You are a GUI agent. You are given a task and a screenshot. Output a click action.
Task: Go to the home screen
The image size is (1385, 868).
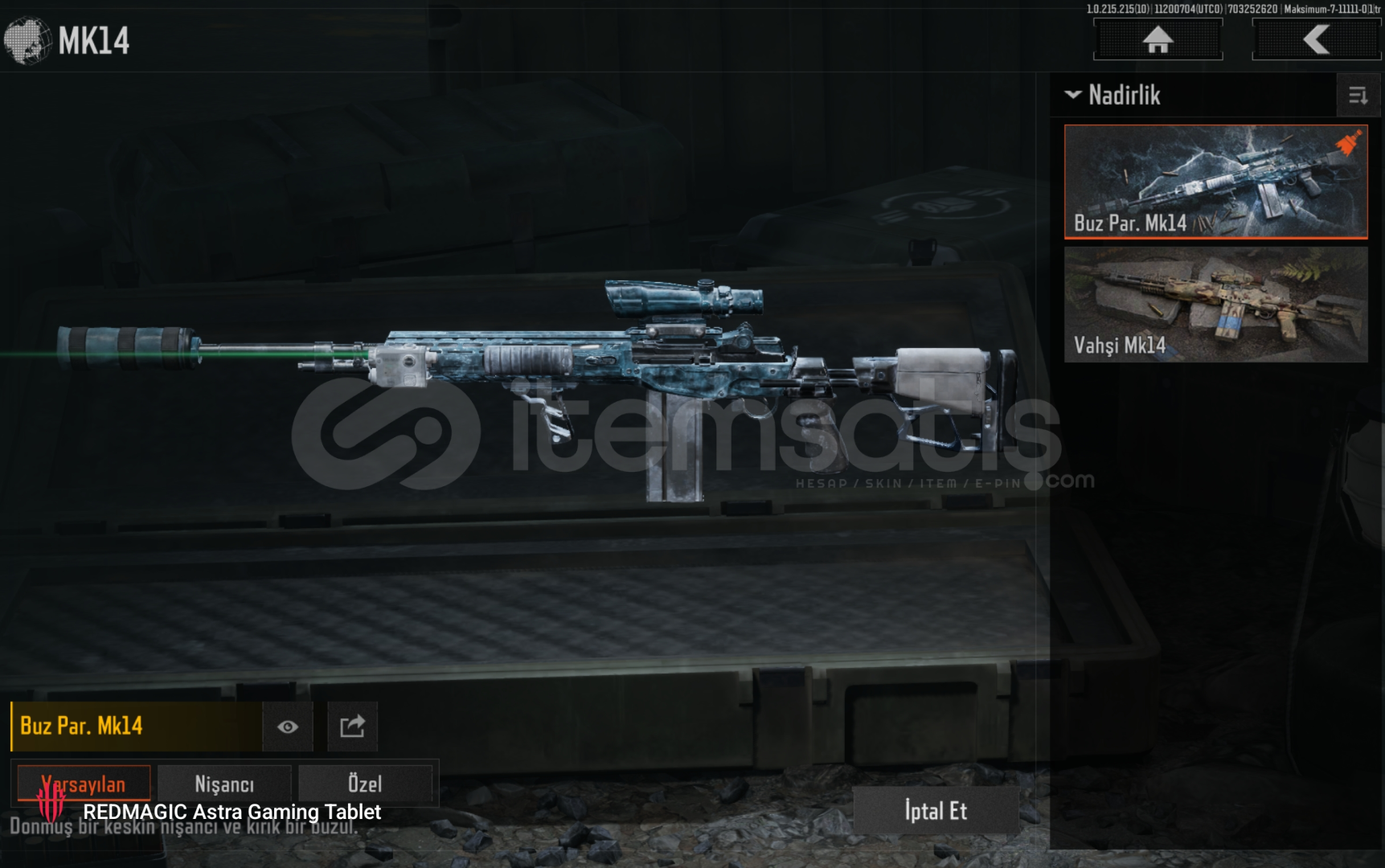pos(1158,39)
